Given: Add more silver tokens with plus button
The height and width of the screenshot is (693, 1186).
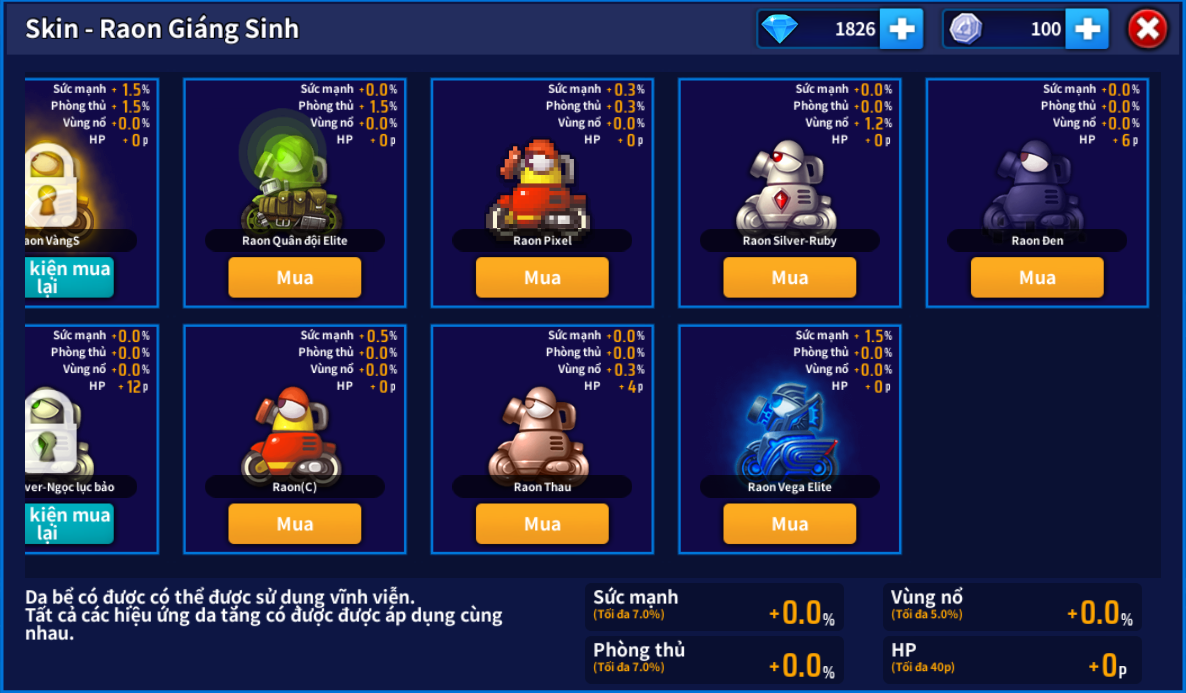Looking at the screenshot, I should coord(1087,29).
